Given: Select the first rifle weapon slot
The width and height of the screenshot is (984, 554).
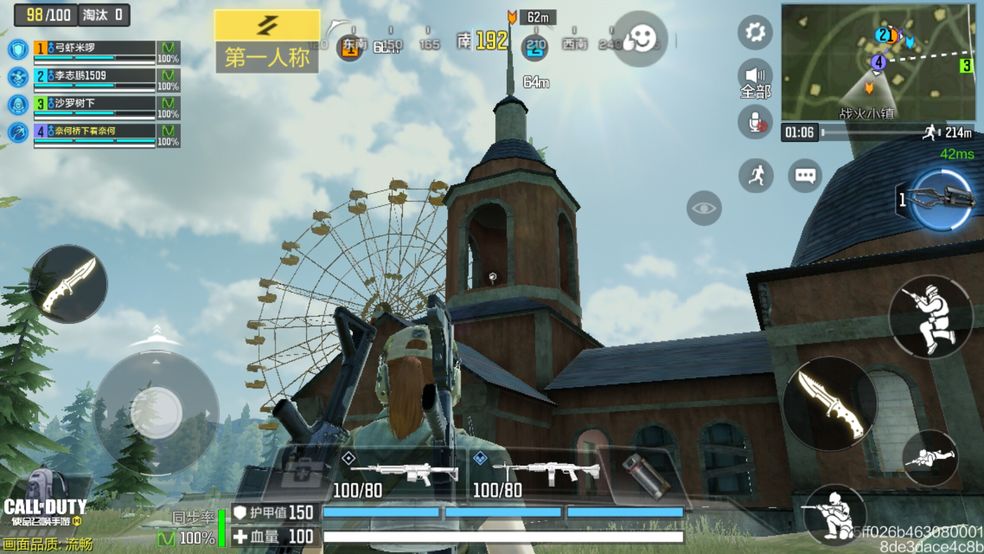Looking at the screenshot, I should tap(398, 473).
